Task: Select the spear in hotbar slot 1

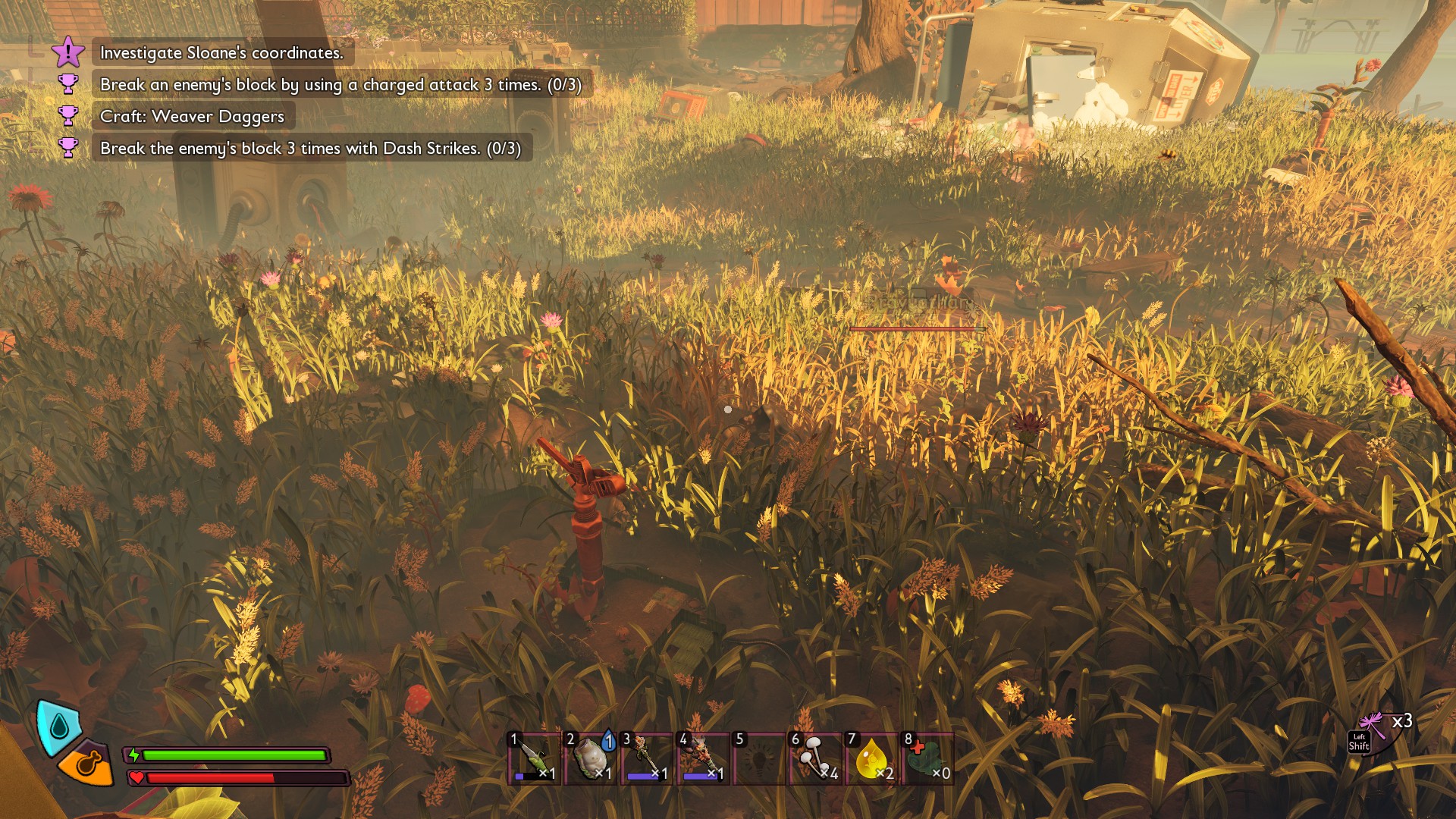Action: click(x=534, y=758)
